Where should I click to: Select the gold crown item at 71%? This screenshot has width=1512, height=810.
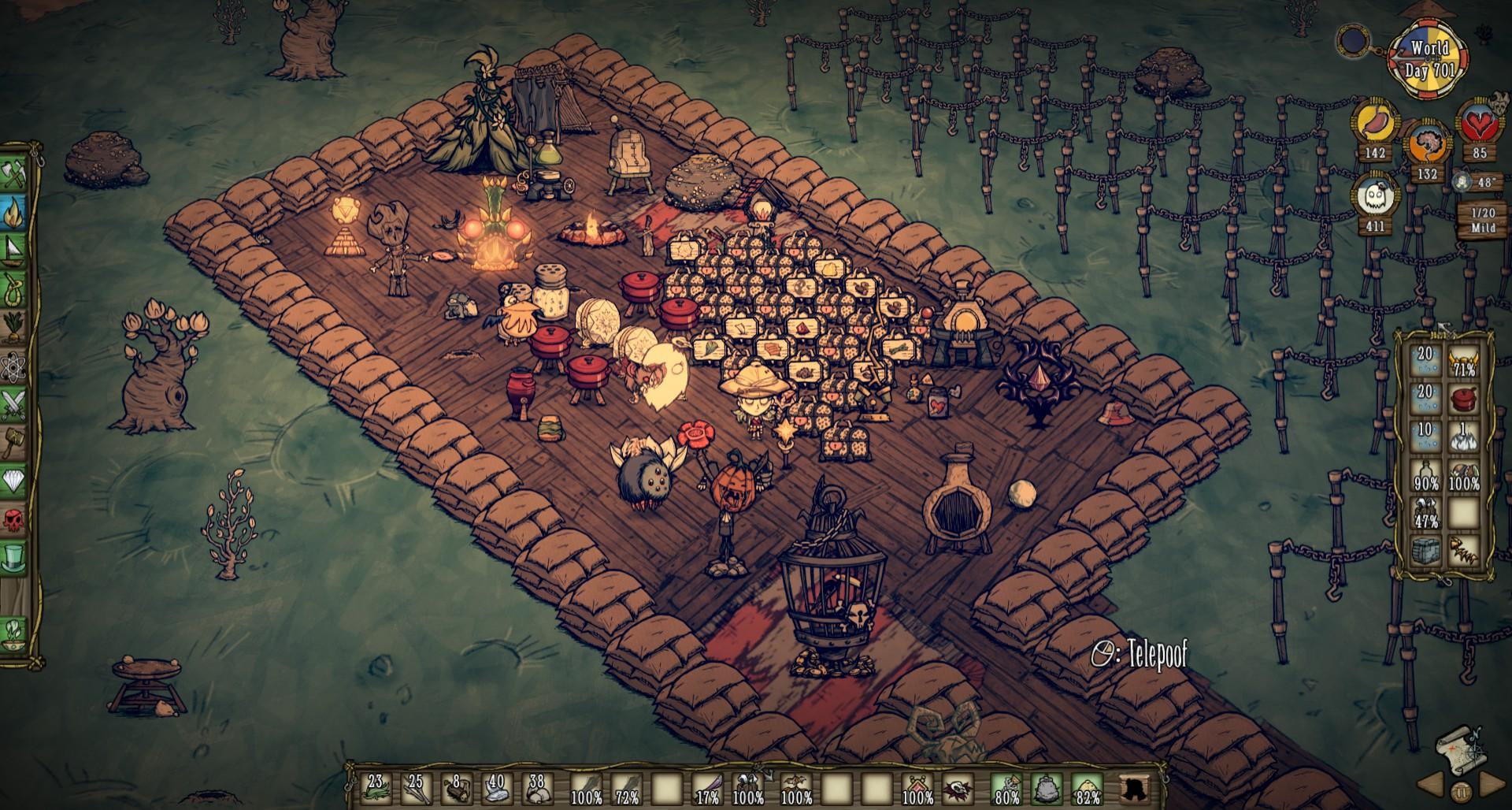pos(1464,359)
